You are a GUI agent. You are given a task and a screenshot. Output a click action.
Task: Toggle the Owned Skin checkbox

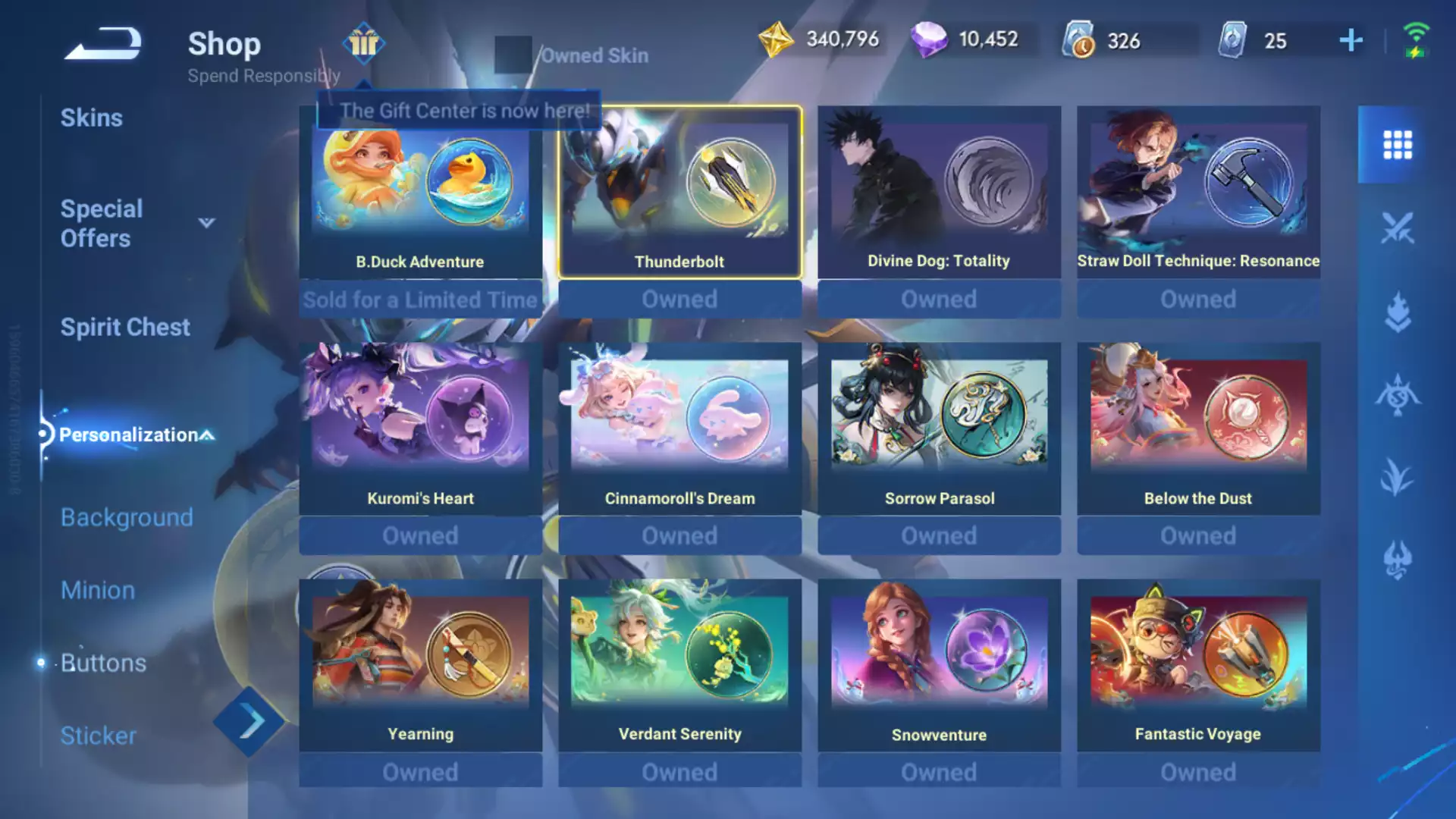pos(513,55)
